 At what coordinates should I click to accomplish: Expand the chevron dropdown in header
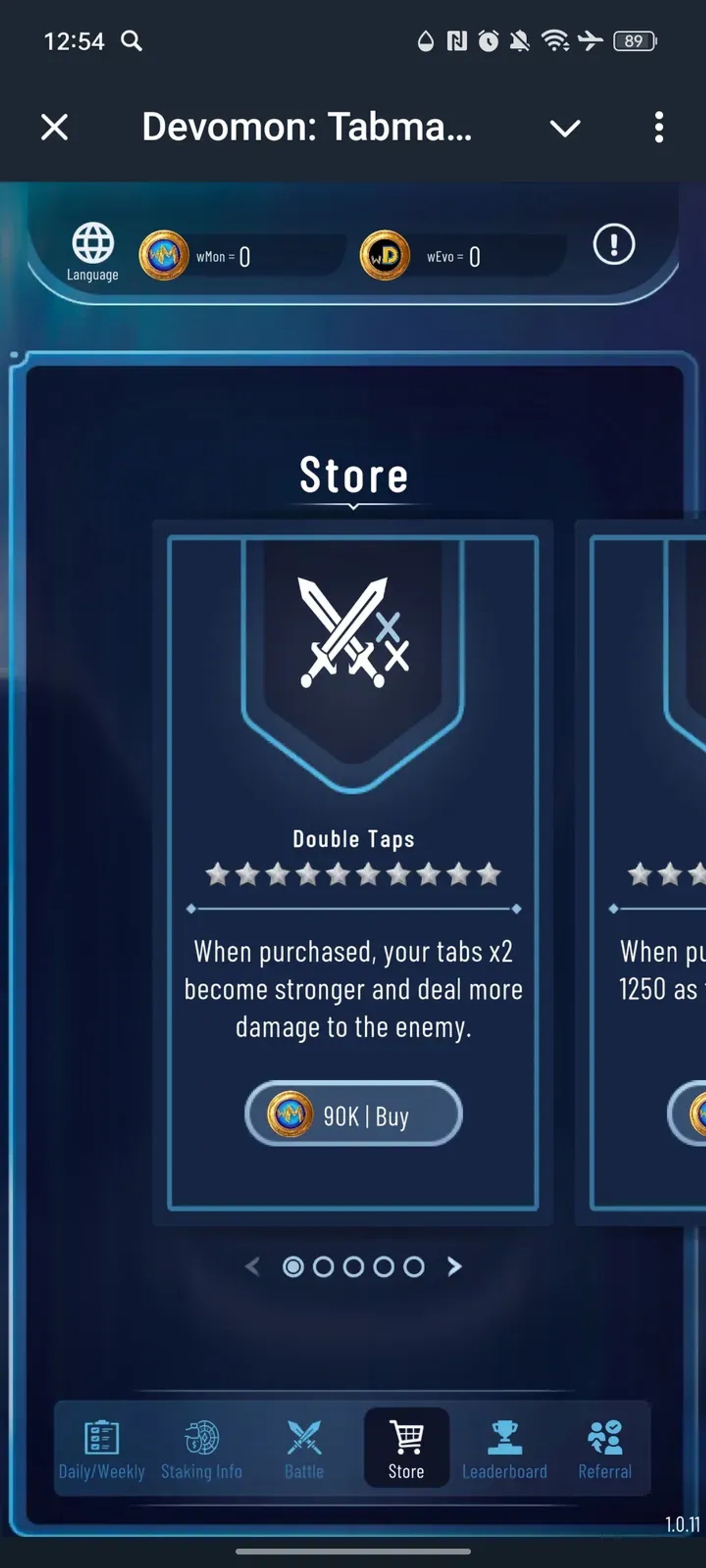click(x=565, y=127)
